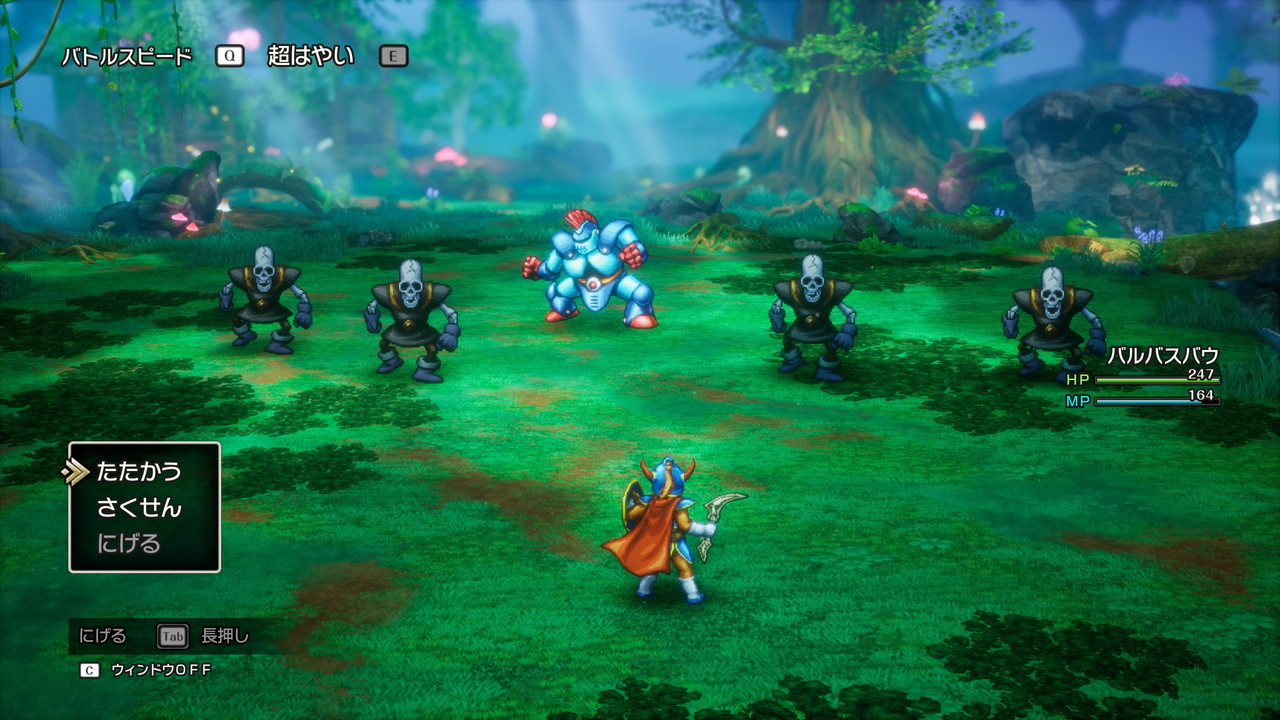Select にげる to flee battle

pyautogui.click(x=129, y=544)
